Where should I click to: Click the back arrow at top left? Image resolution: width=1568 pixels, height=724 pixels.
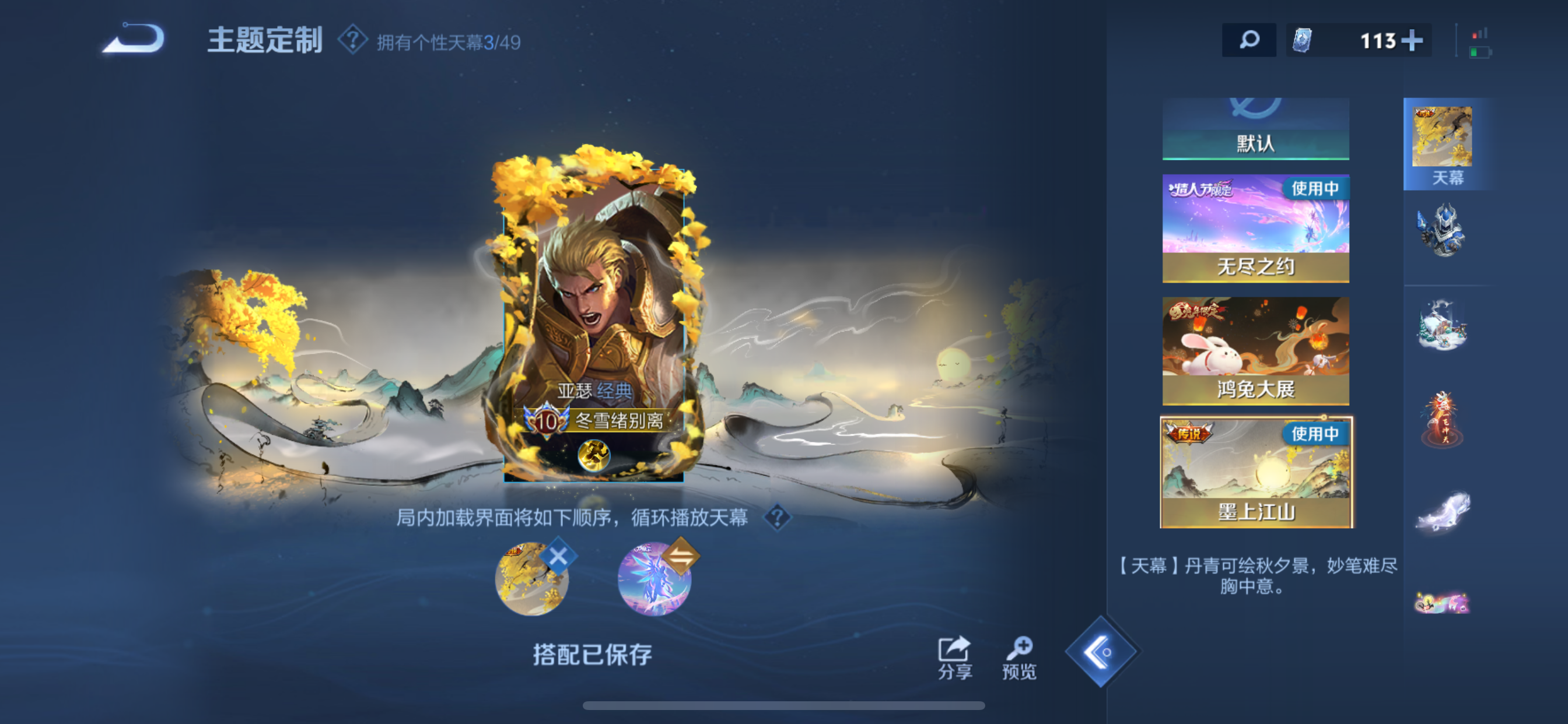pyautogui.click(x=134, y=40)
